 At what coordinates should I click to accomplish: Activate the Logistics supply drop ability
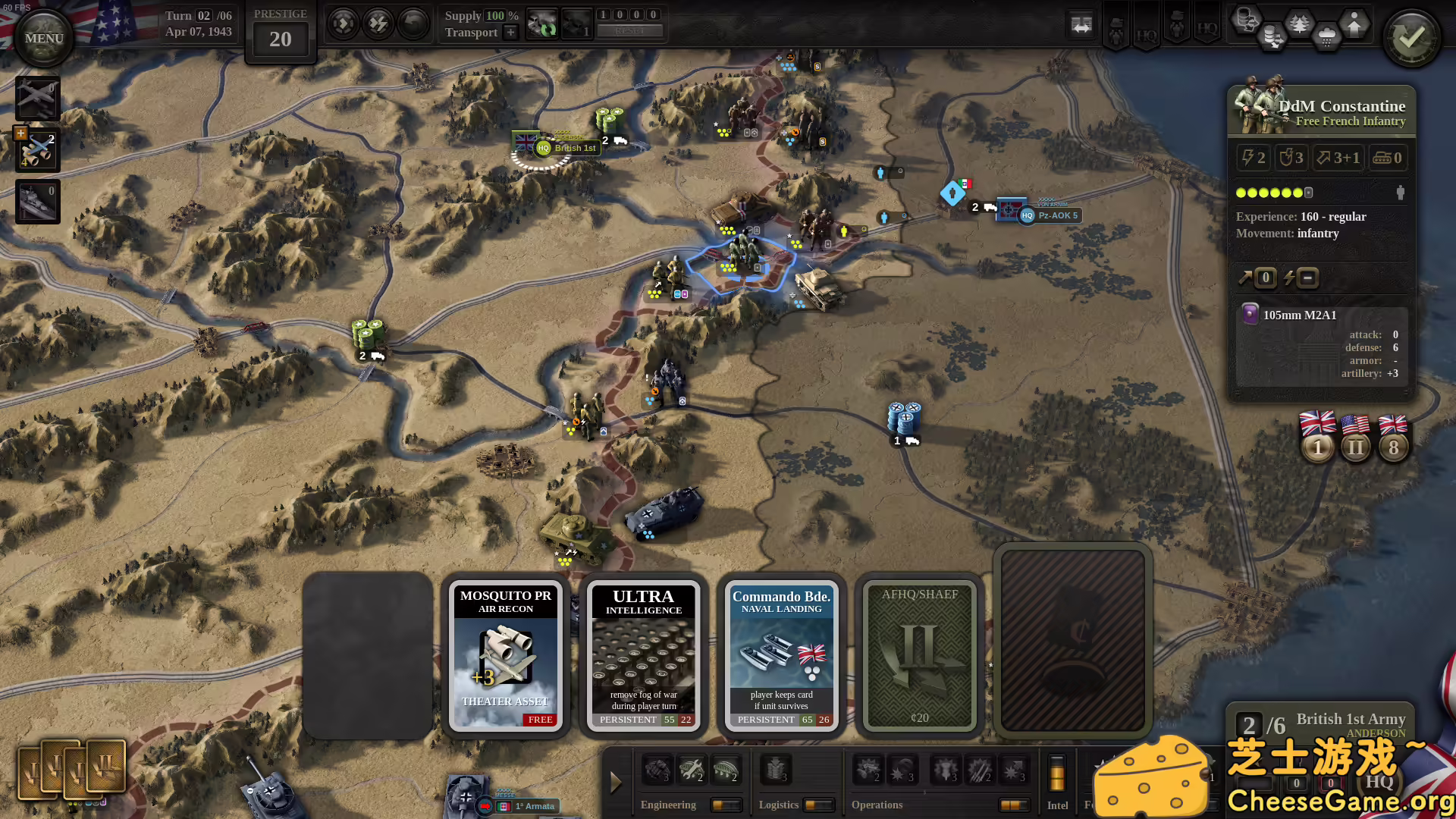pyautogui.click(x=775, y=770)
